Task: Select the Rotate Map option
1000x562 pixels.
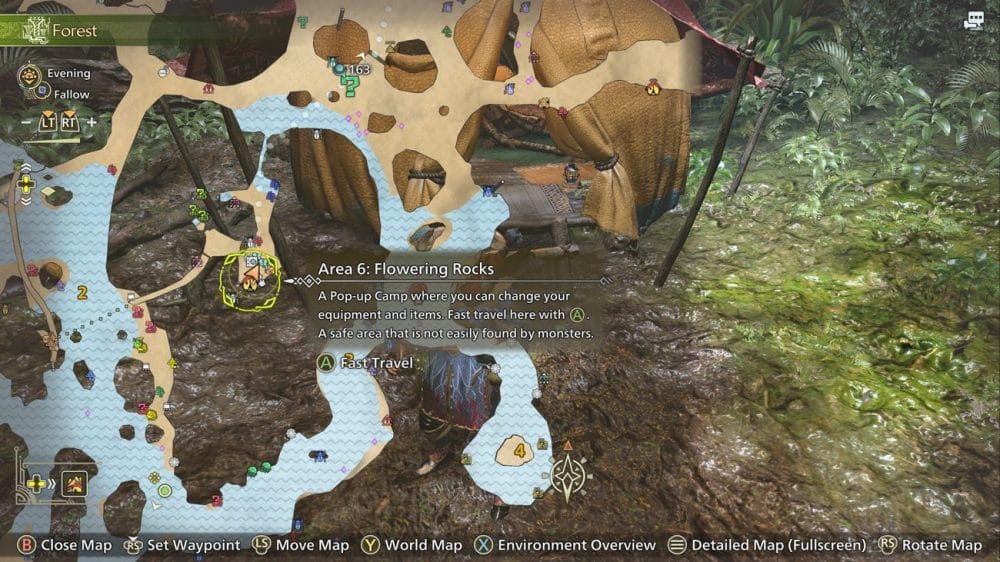Action: tap(930, 545)
